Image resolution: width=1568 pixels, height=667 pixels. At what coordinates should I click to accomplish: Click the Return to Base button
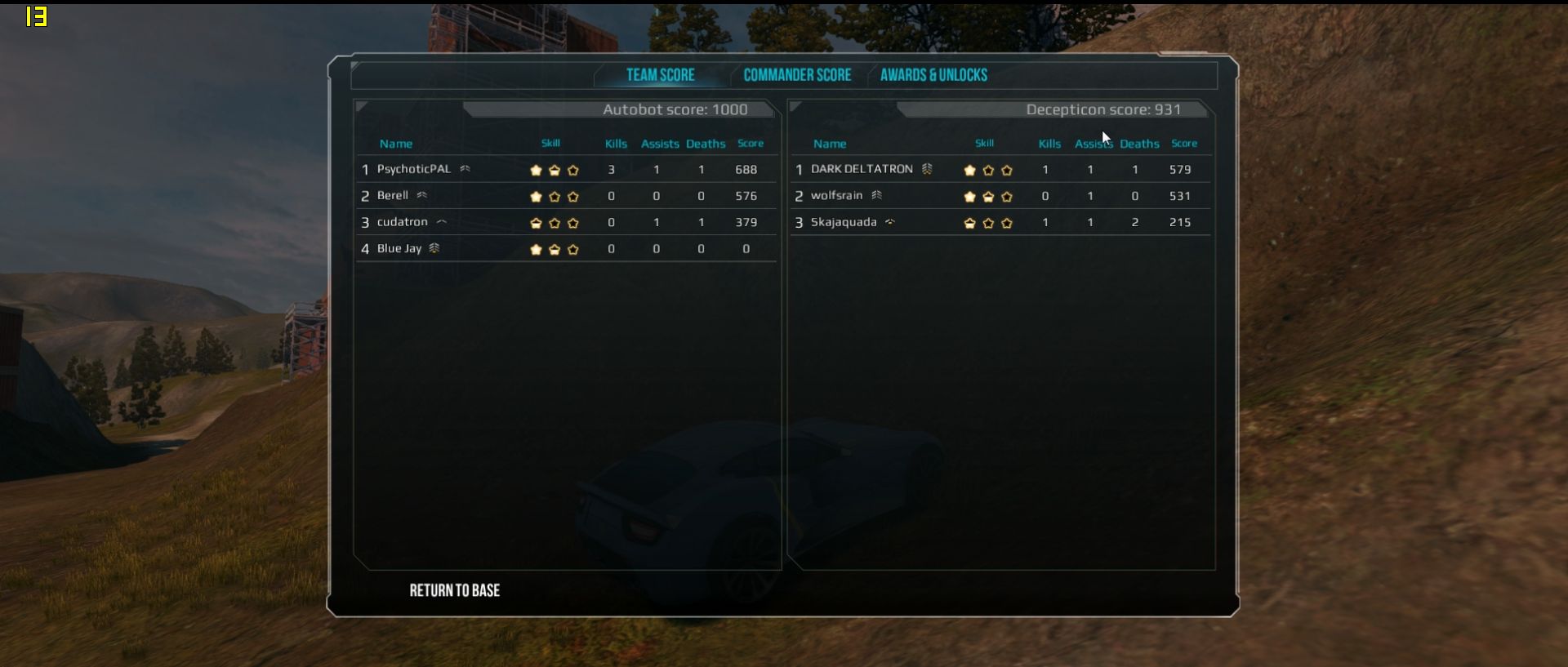point(455,590)
